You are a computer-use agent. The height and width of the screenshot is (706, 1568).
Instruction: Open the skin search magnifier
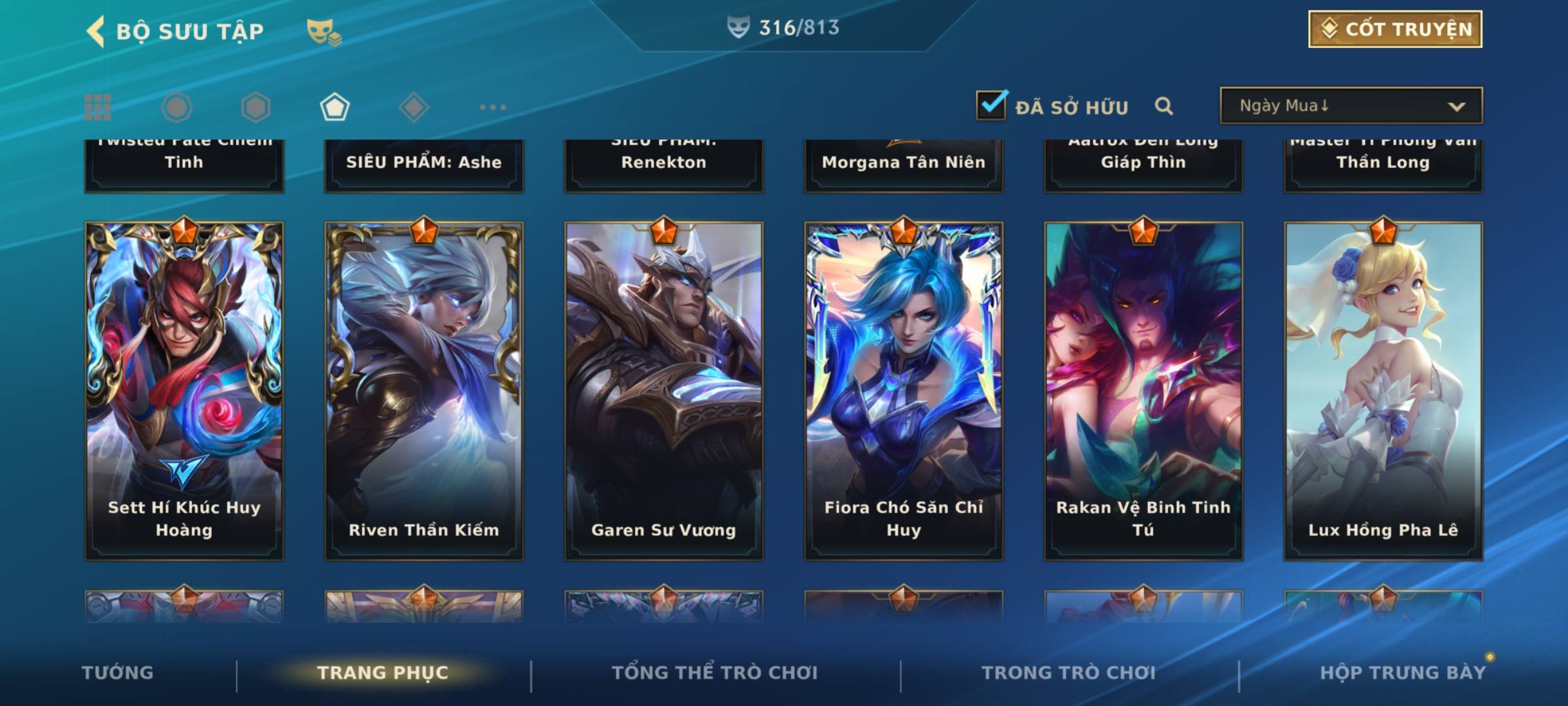1164,106
